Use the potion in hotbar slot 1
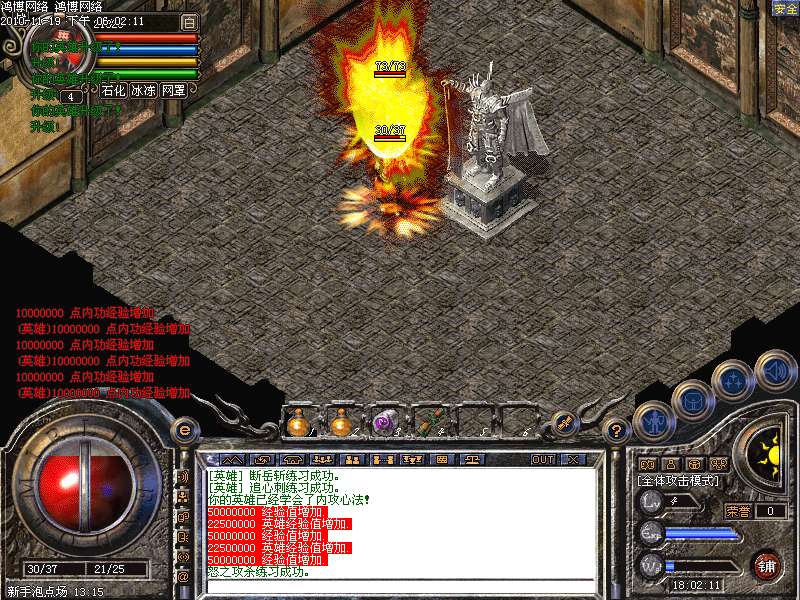 point(299,424)
